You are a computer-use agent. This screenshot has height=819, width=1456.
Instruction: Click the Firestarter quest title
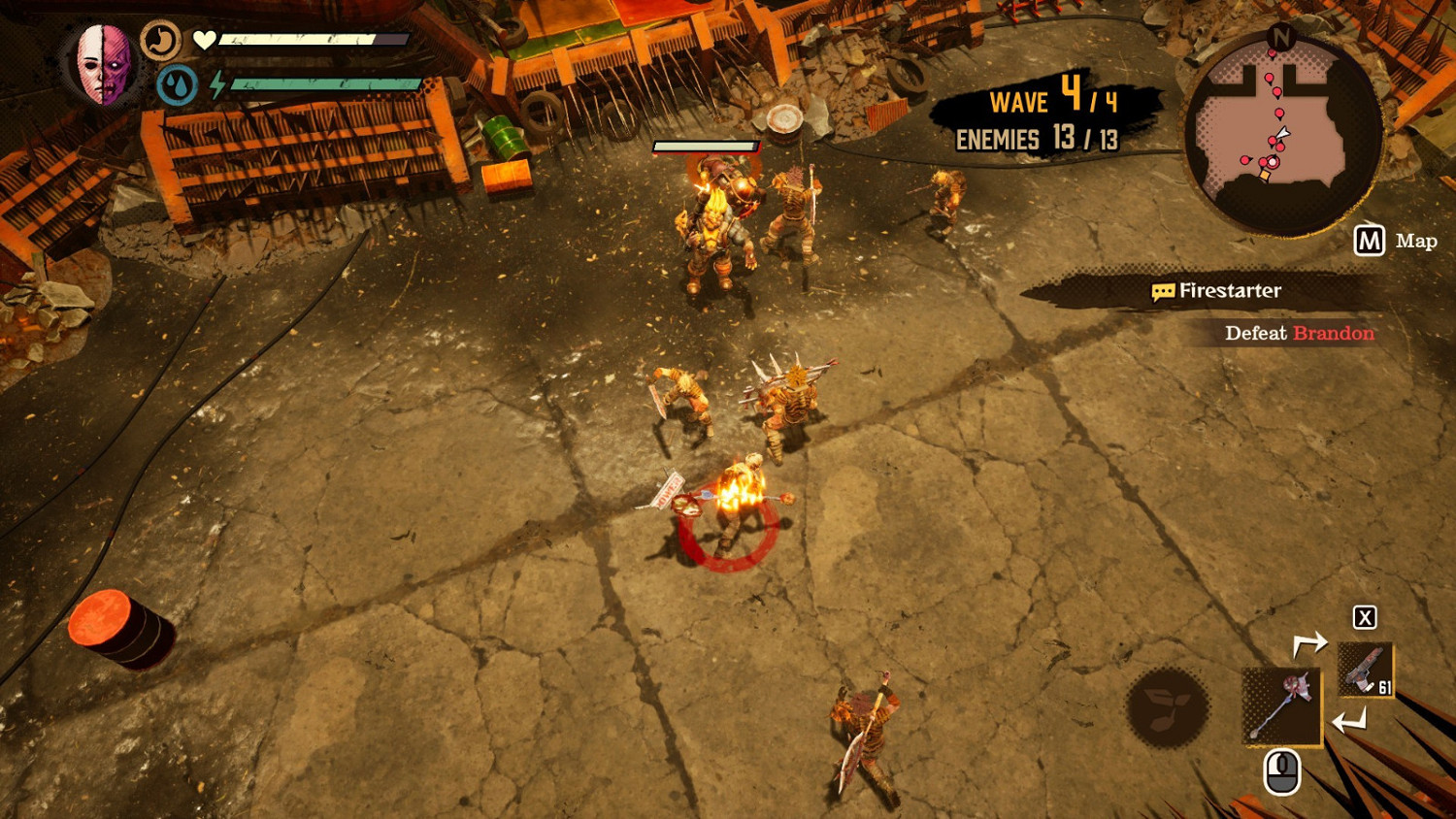1231,290
